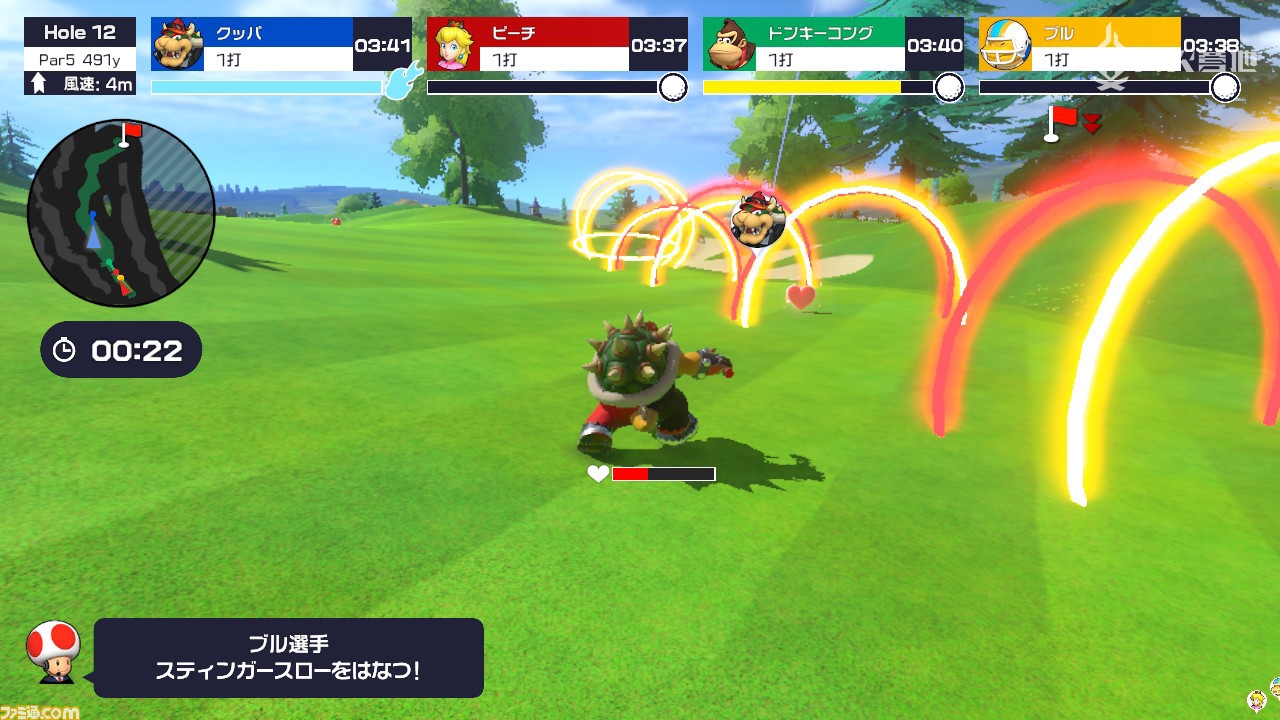
Task: Select the ブル player panel
Action: (x=1109, y=45)
